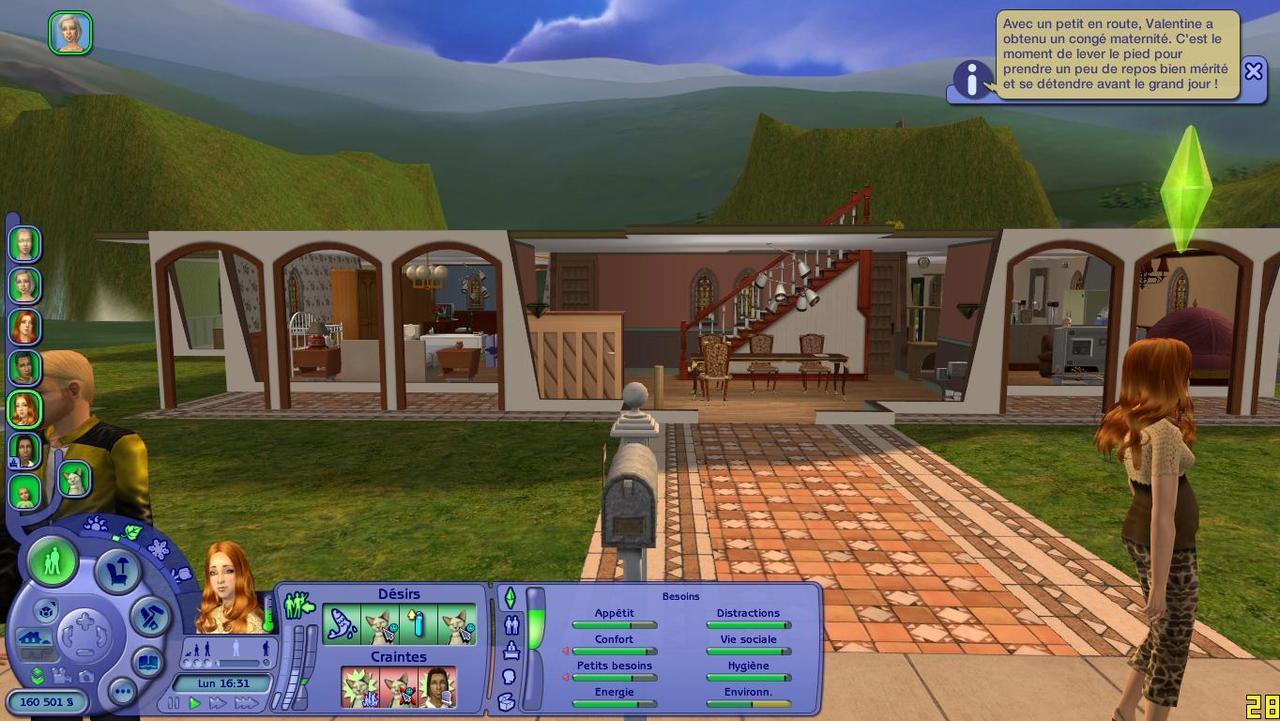Select the cat portrait in household list
1280x721 pixels.
(74, 480)
